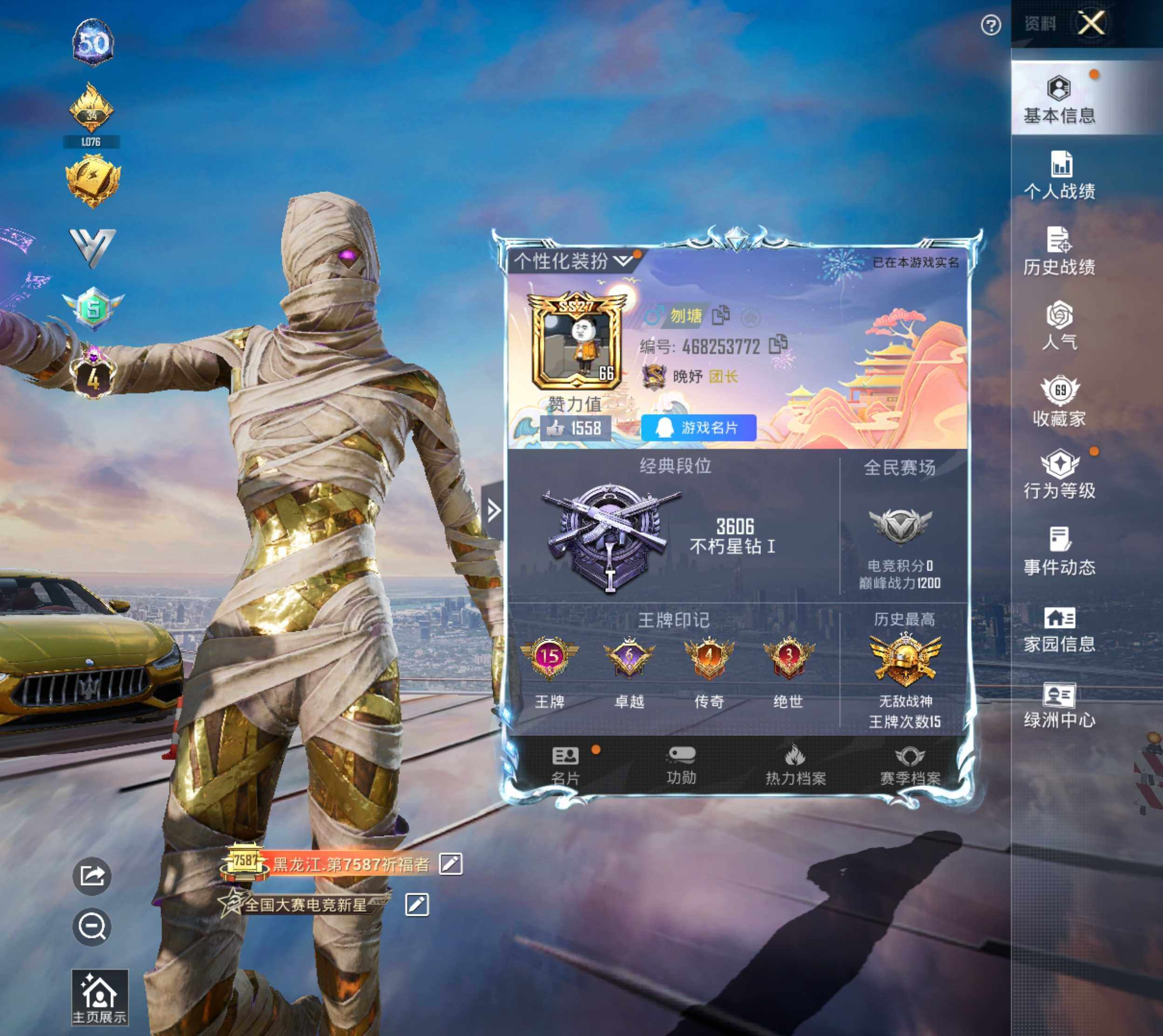Switch to the 历史战绩 match history tab
Viewport: 1163px width, 1036px height.
[x=1060, y=252]
